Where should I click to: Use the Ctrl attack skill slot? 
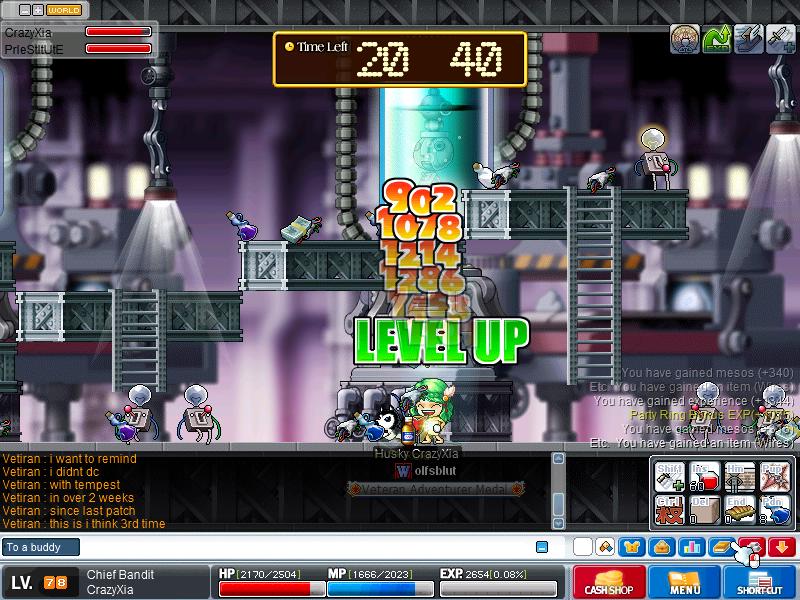[670, 511]
